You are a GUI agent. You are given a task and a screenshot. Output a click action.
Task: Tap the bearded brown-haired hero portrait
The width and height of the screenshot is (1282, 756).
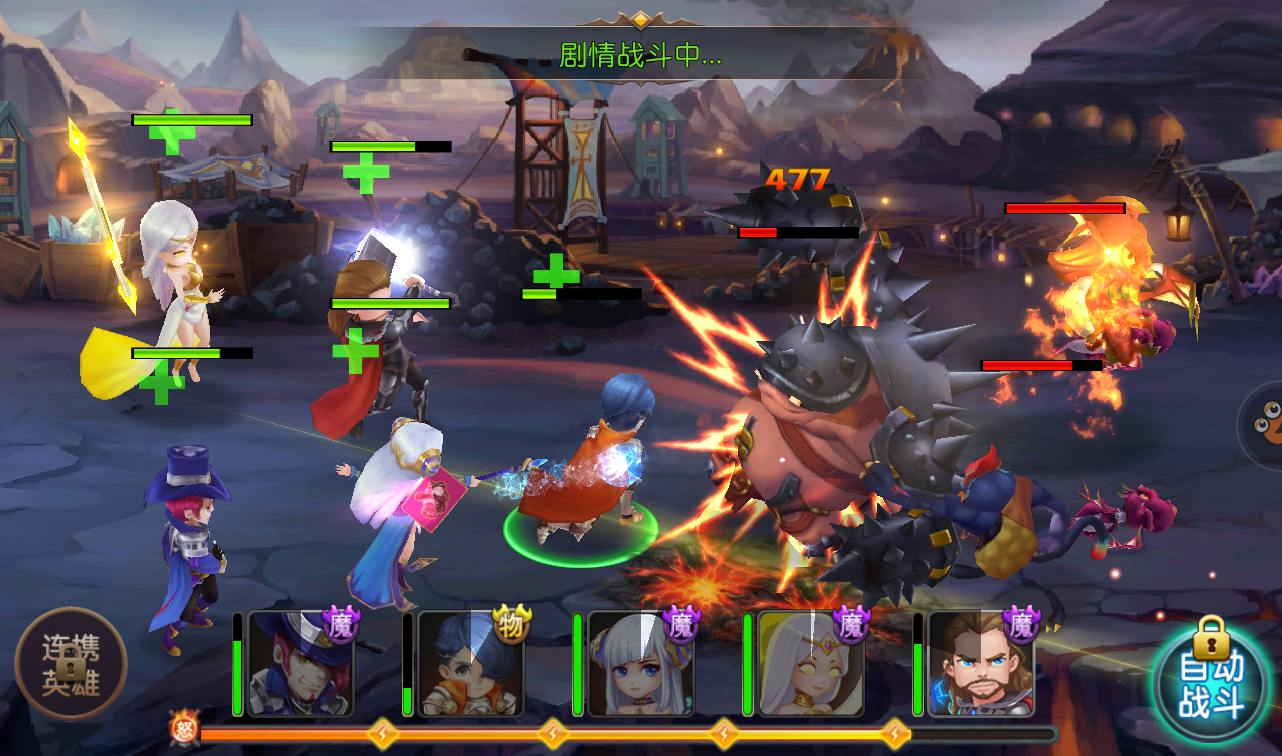(980, 664)
